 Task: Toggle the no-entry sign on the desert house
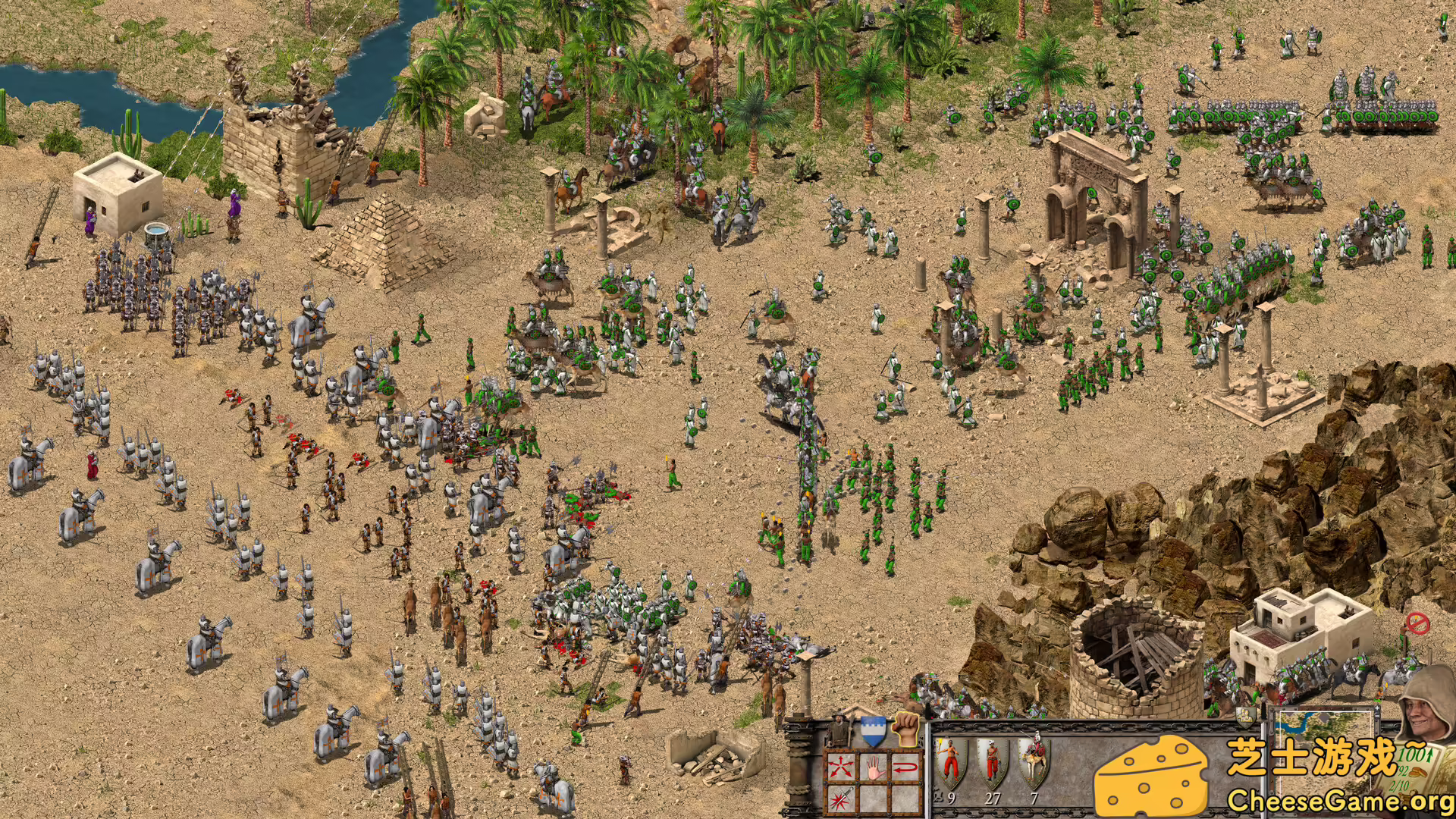click(x=1419, y=623)
